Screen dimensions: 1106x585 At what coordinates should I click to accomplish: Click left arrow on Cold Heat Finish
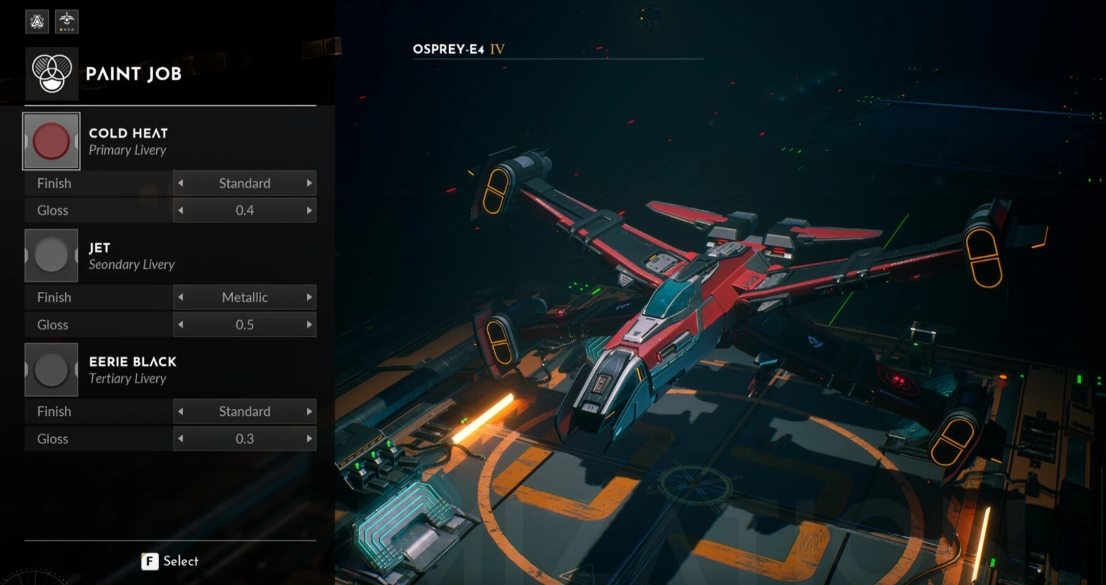tap(180, 184)
